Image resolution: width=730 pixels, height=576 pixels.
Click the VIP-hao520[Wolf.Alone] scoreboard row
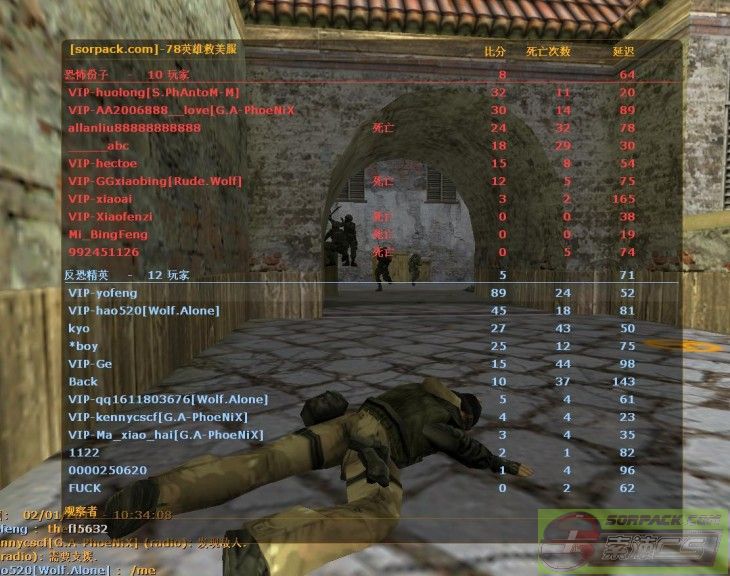143,311
